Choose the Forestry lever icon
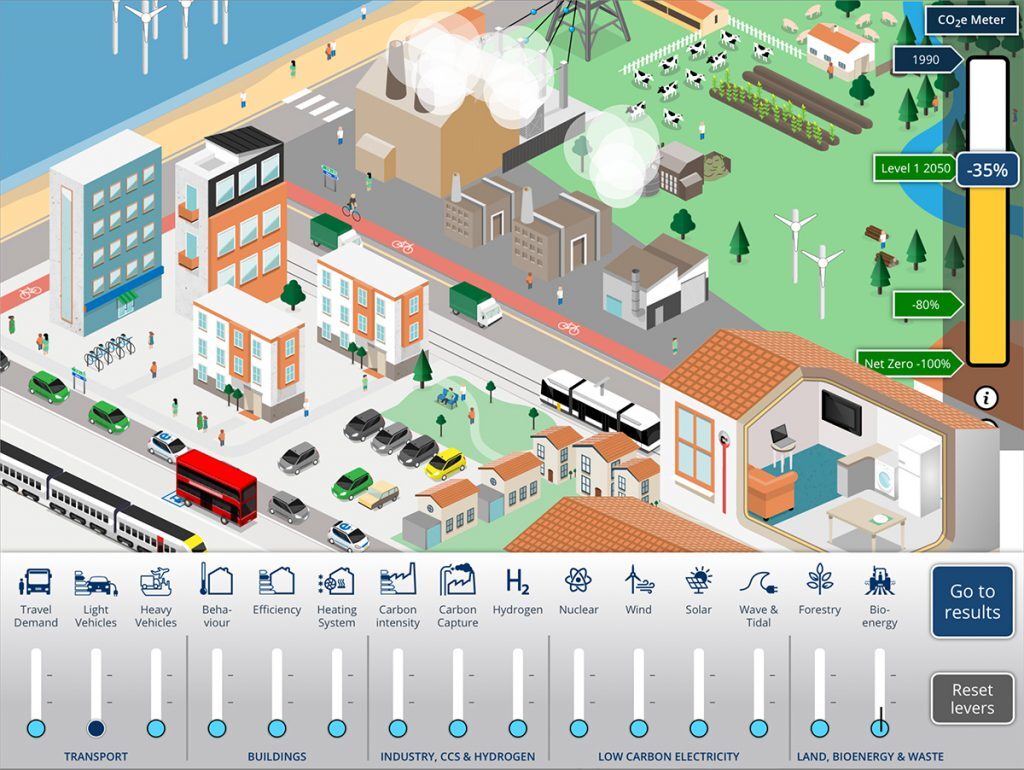 819,579
